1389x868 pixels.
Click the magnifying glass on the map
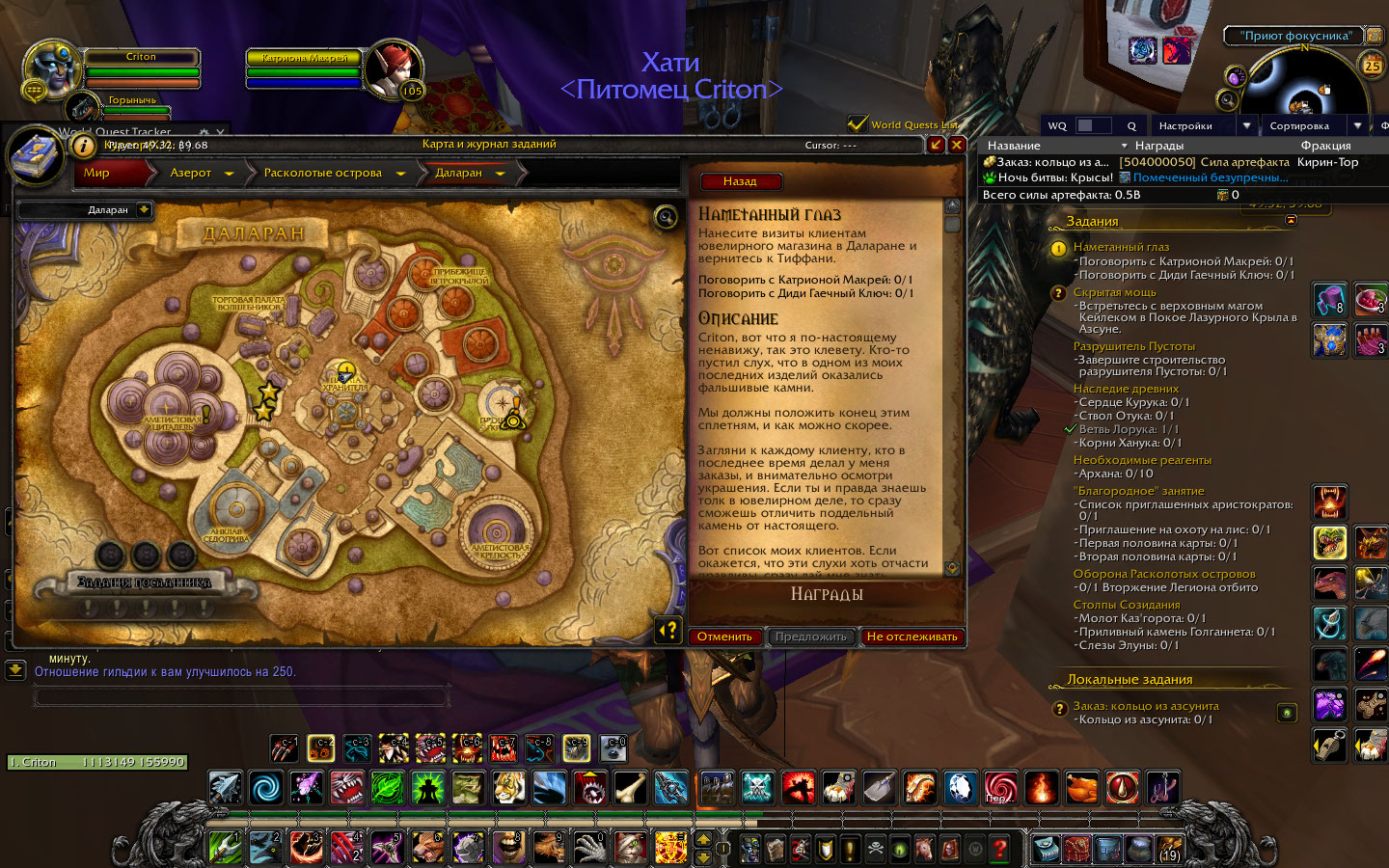point(666,217)
